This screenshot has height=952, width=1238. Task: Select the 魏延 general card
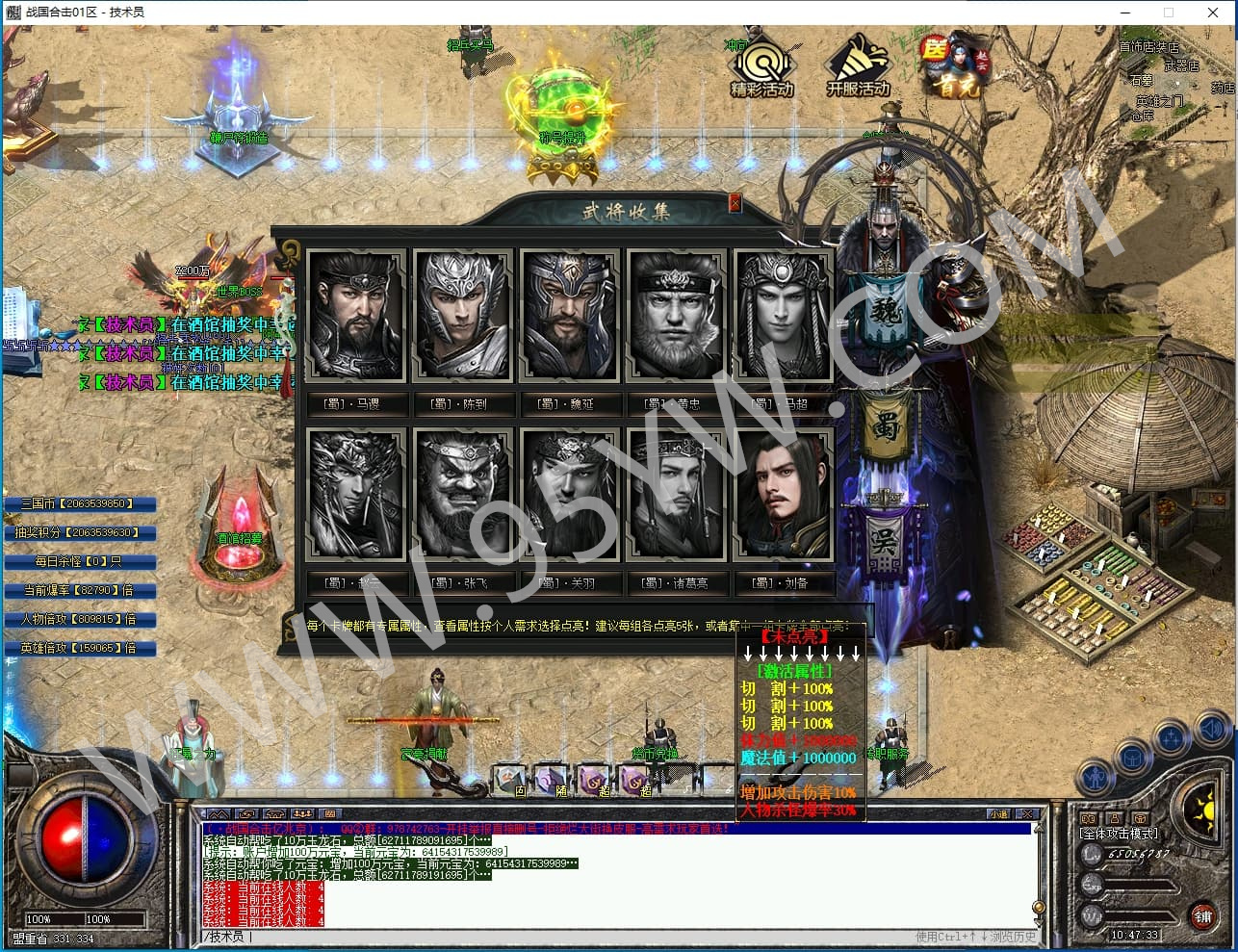569,316
